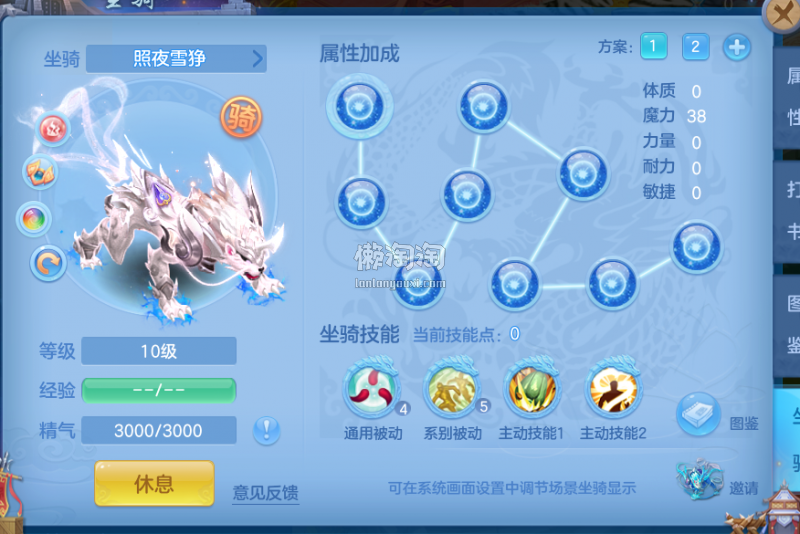Open the rainbow color dye icon
Screen dimensions: 800x534
point(35,218)
